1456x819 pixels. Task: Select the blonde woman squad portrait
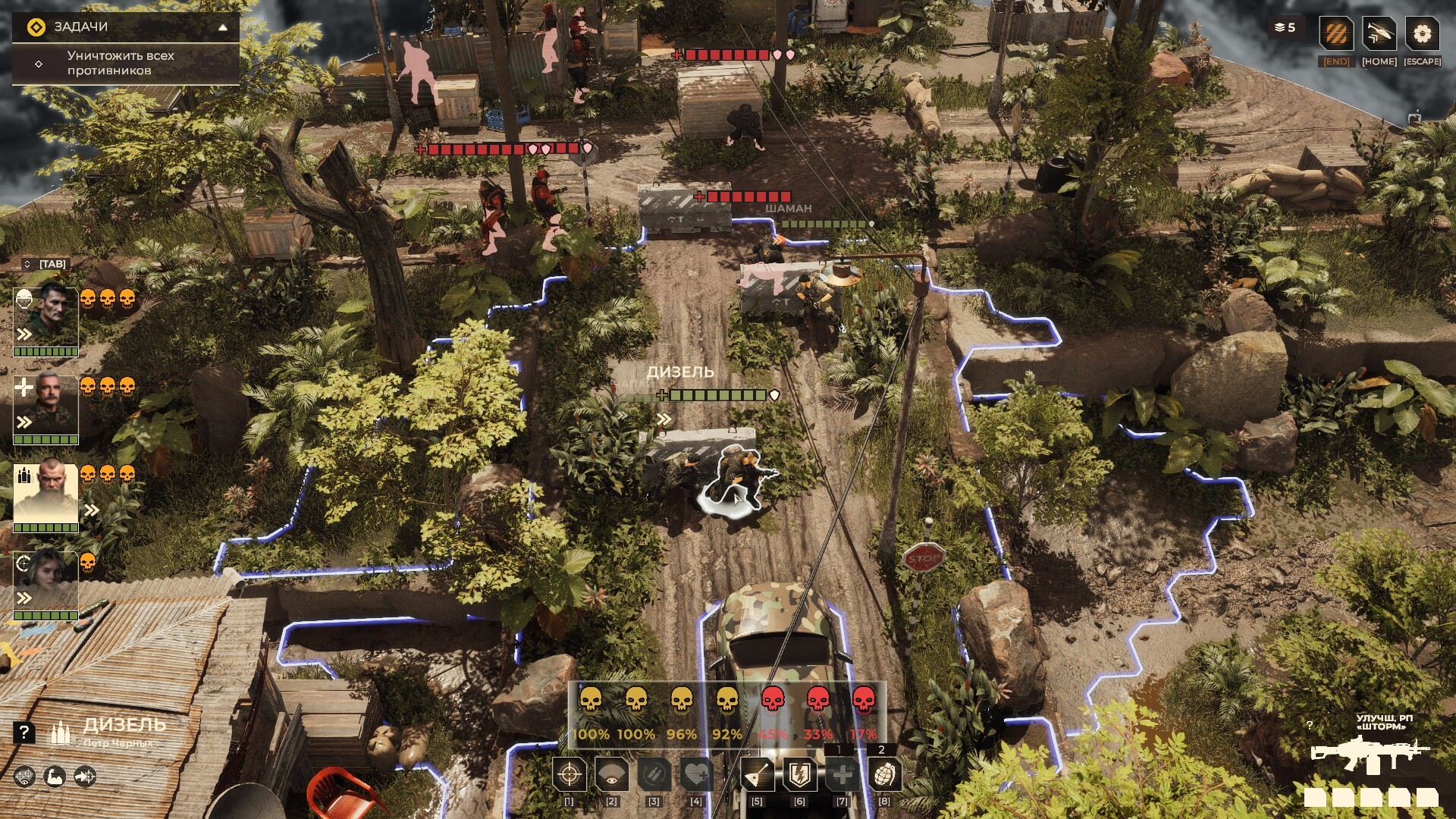[x=46, y=581]
